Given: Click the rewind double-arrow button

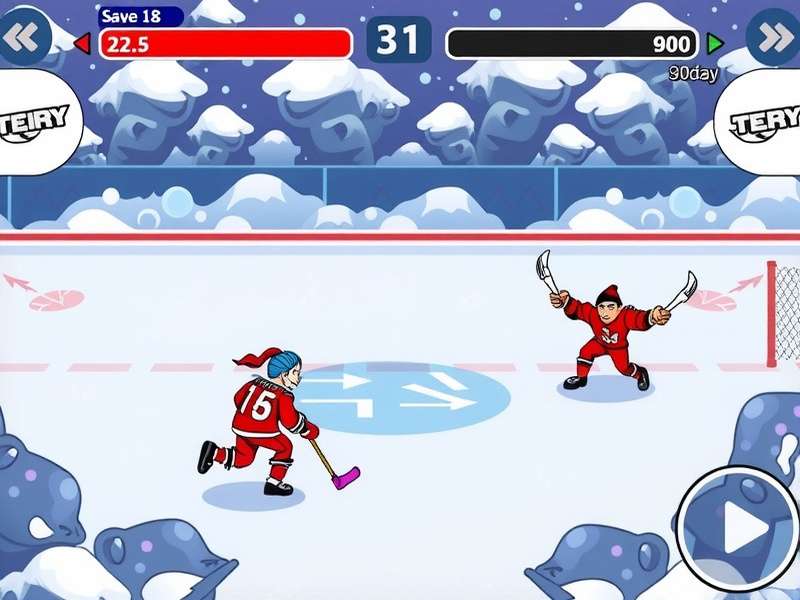Looking at the screenshot, I should point(24,36).
